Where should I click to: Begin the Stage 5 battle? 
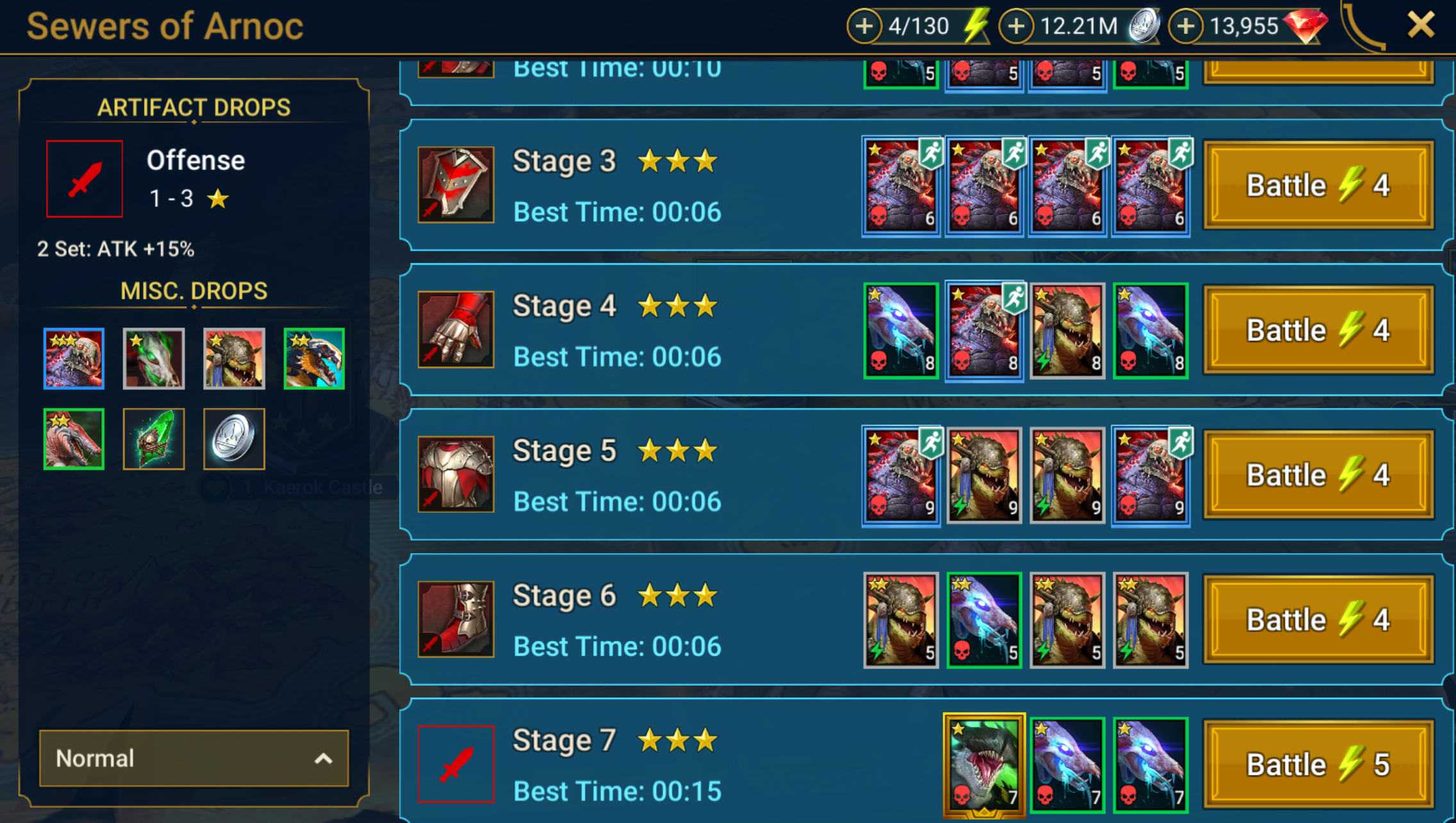point(1318,475)
